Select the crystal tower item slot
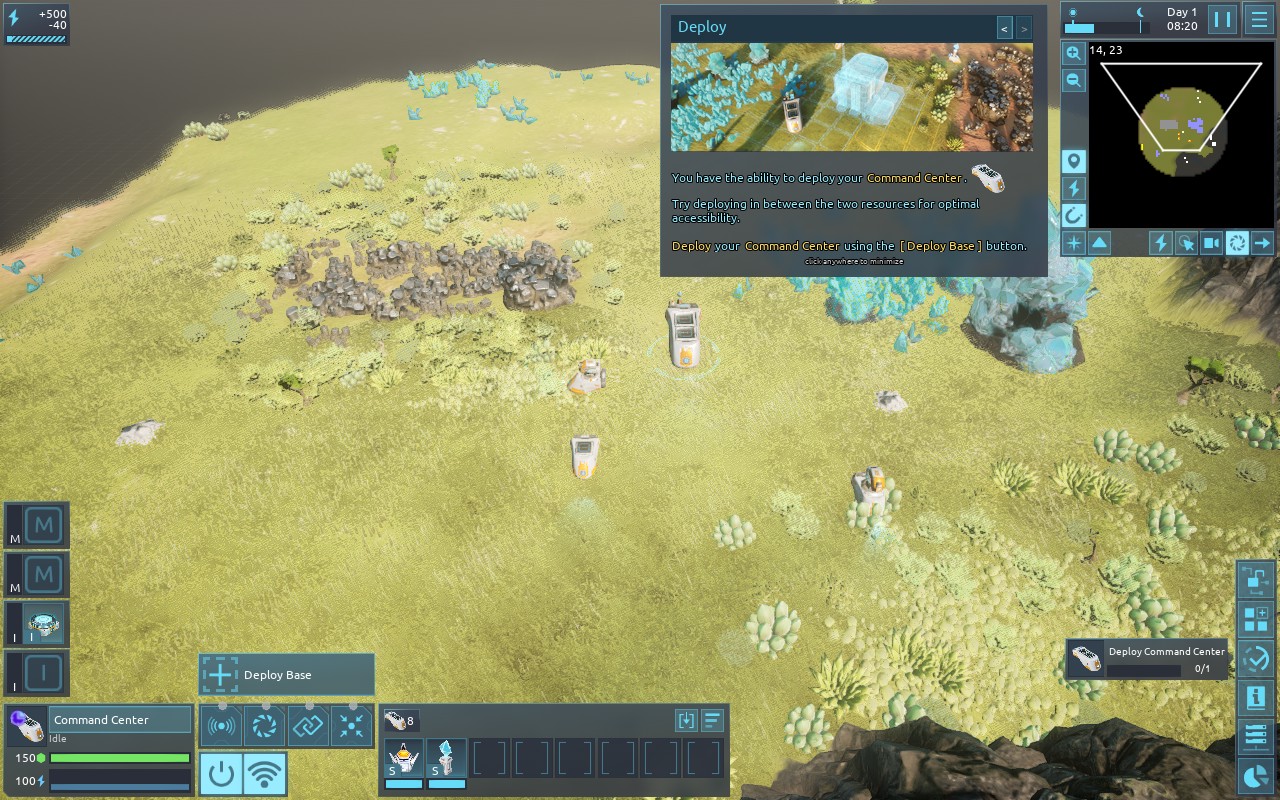Viewport: 1280px width, 800px height. [446, 759]
